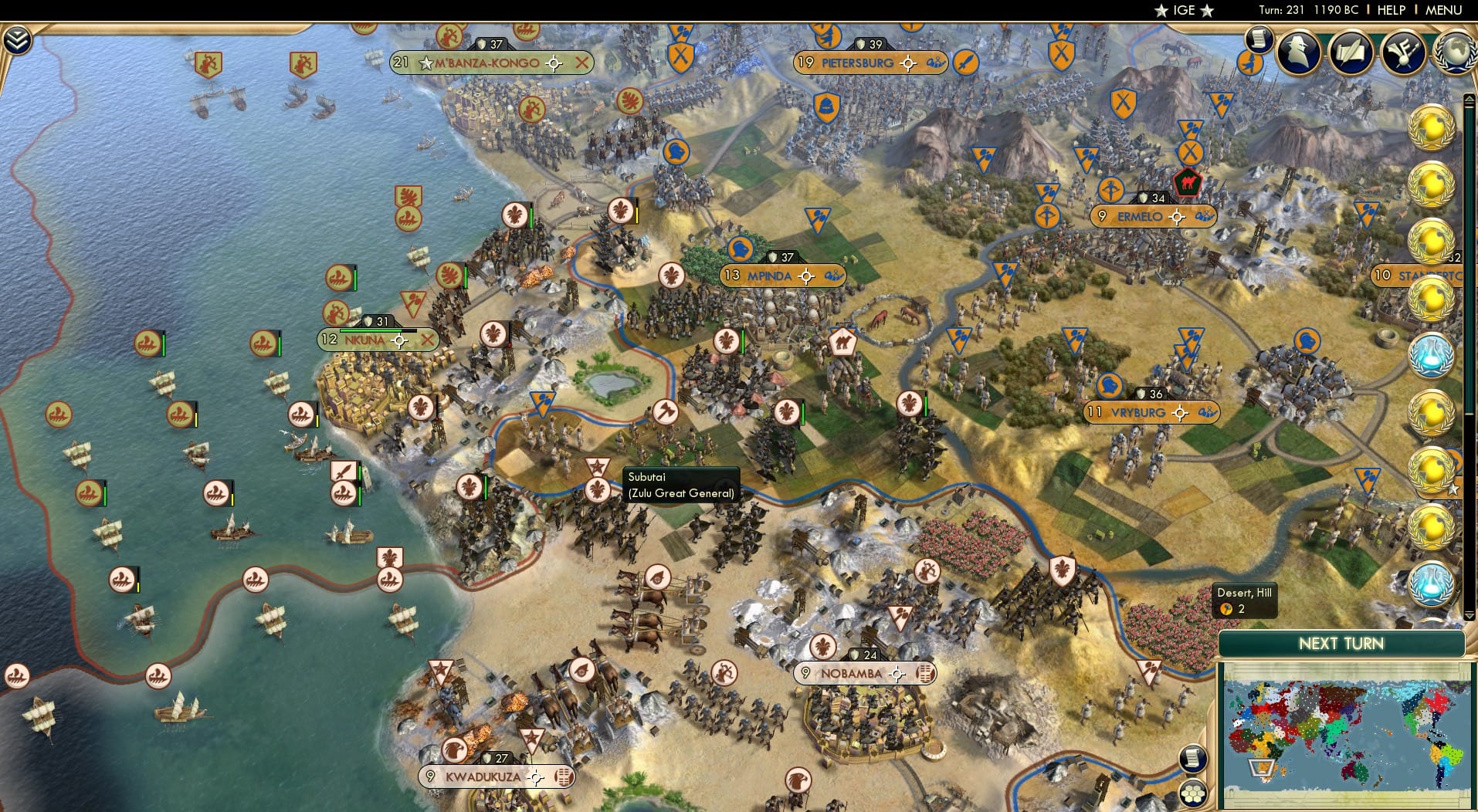Open the Espionage overview spy icon

(1299, 52)
